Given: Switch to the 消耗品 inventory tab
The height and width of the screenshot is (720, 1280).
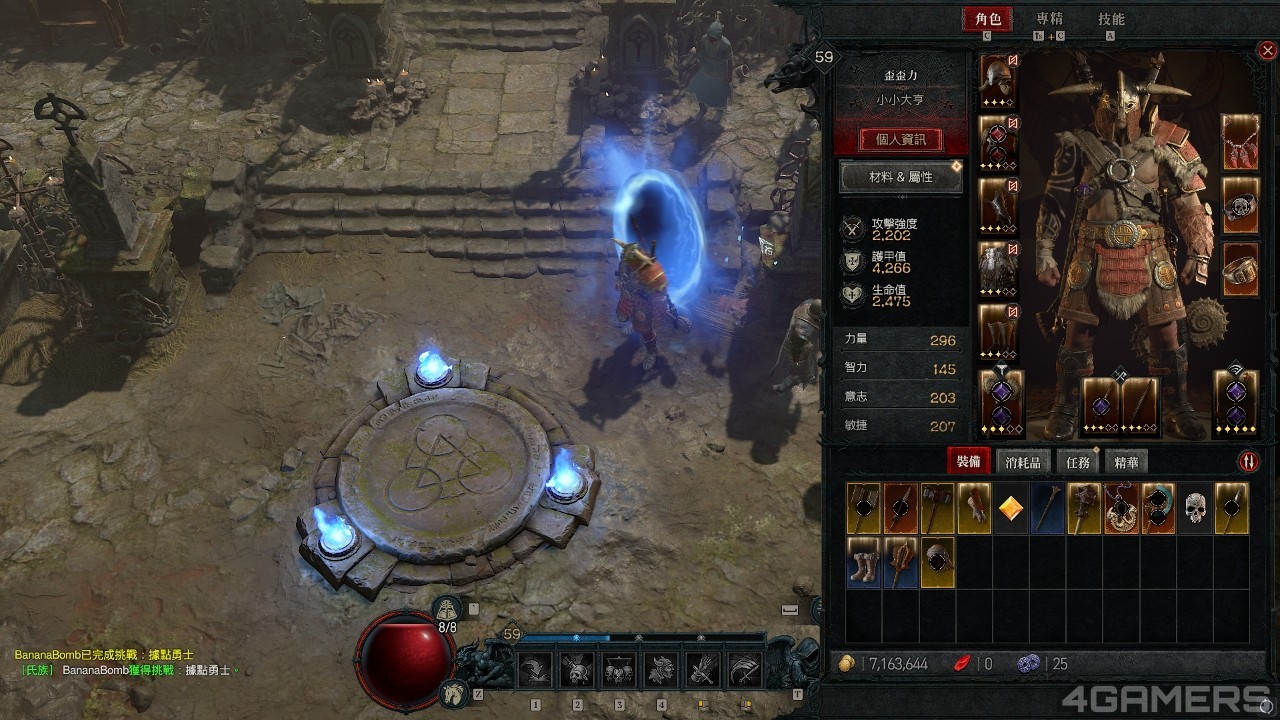Looking at the screenshot, I should (1023, 461).
